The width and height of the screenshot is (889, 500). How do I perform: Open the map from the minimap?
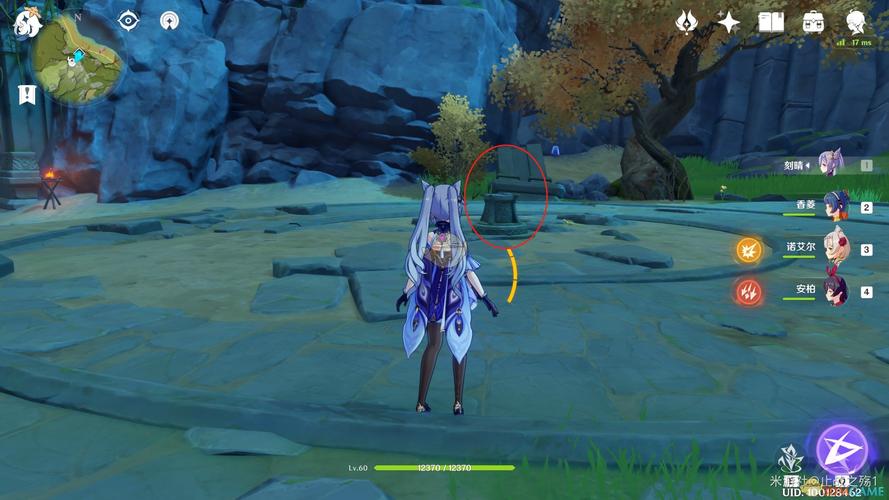(78, 60)
